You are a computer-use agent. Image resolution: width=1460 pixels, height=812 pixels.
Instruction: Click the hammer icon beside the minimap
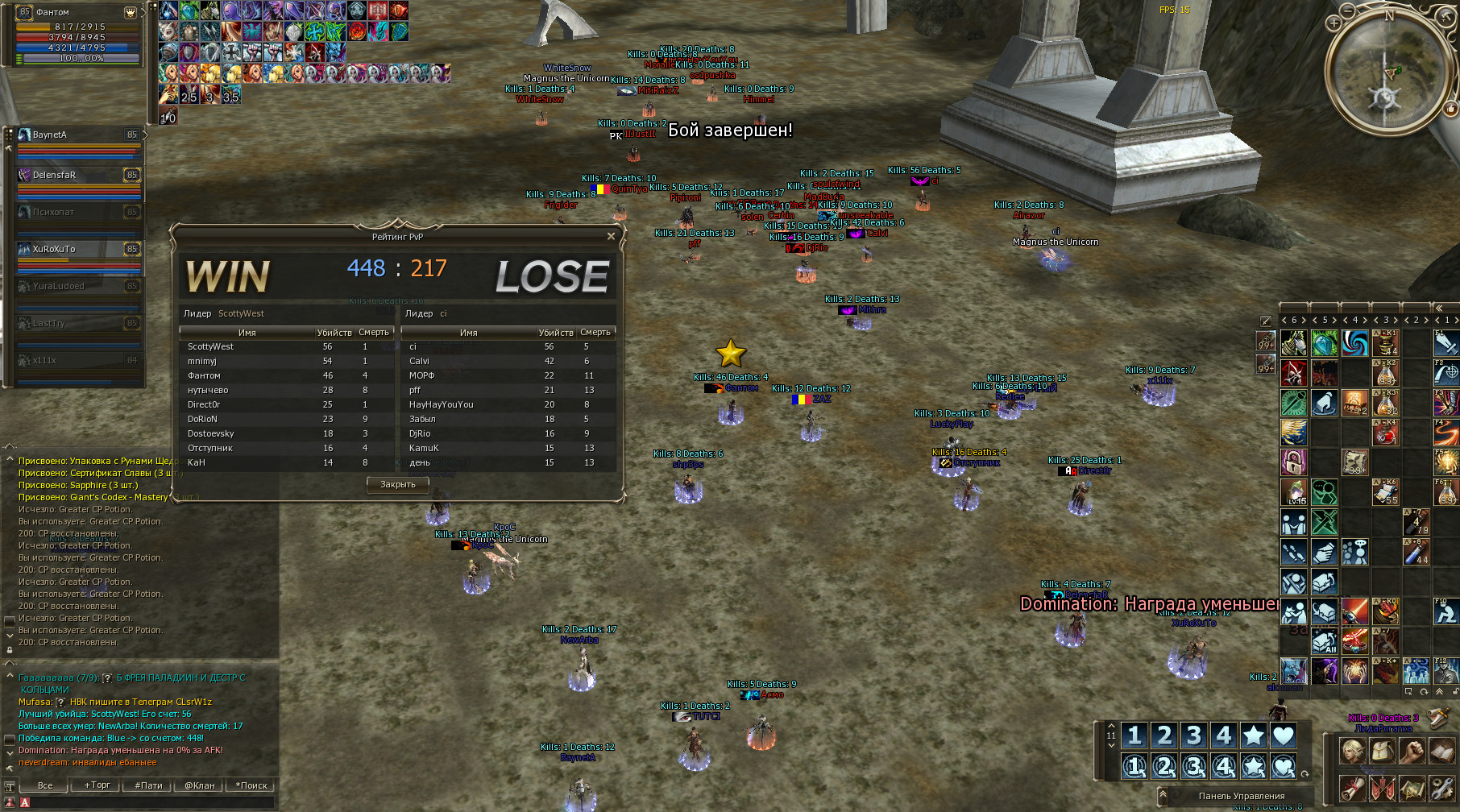click(1446, 17)
